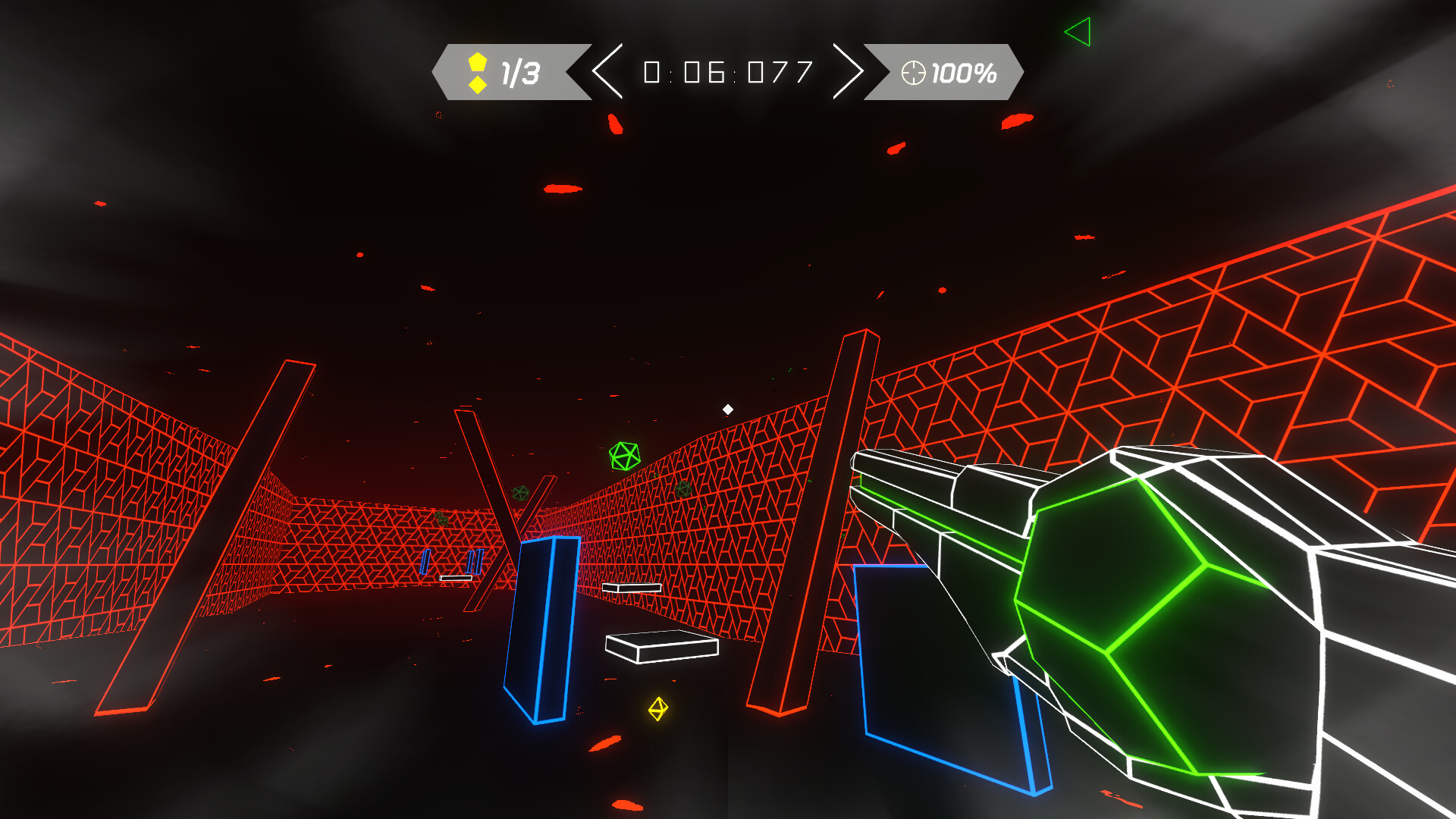The height and width of the screenshot is (819, 1456).
Task: Open the timer display reading 0:06:077
Action: click(x=726, y=71)
